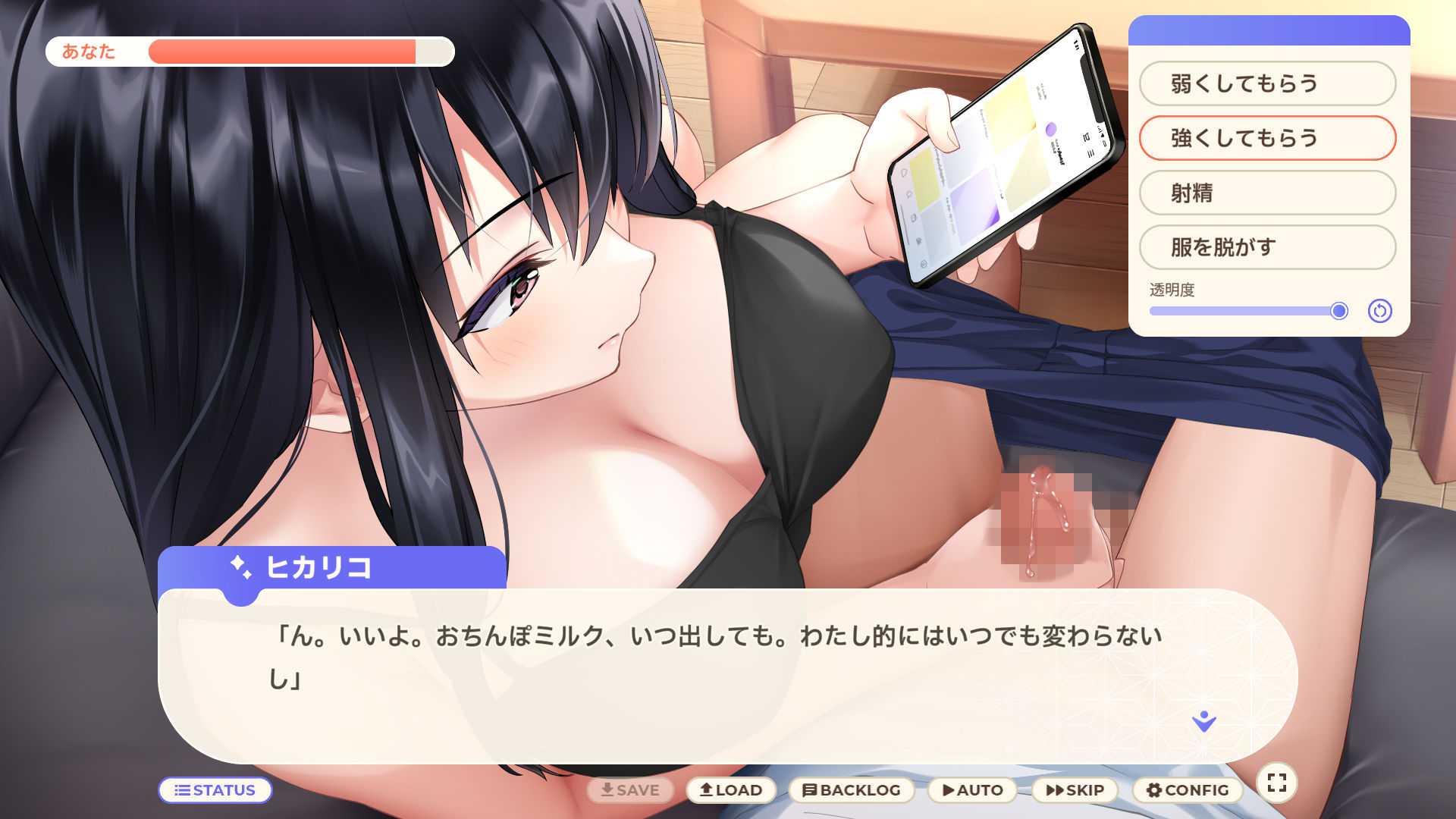
Task: Open the STATUS screen
Action: [x=215, y=790]
